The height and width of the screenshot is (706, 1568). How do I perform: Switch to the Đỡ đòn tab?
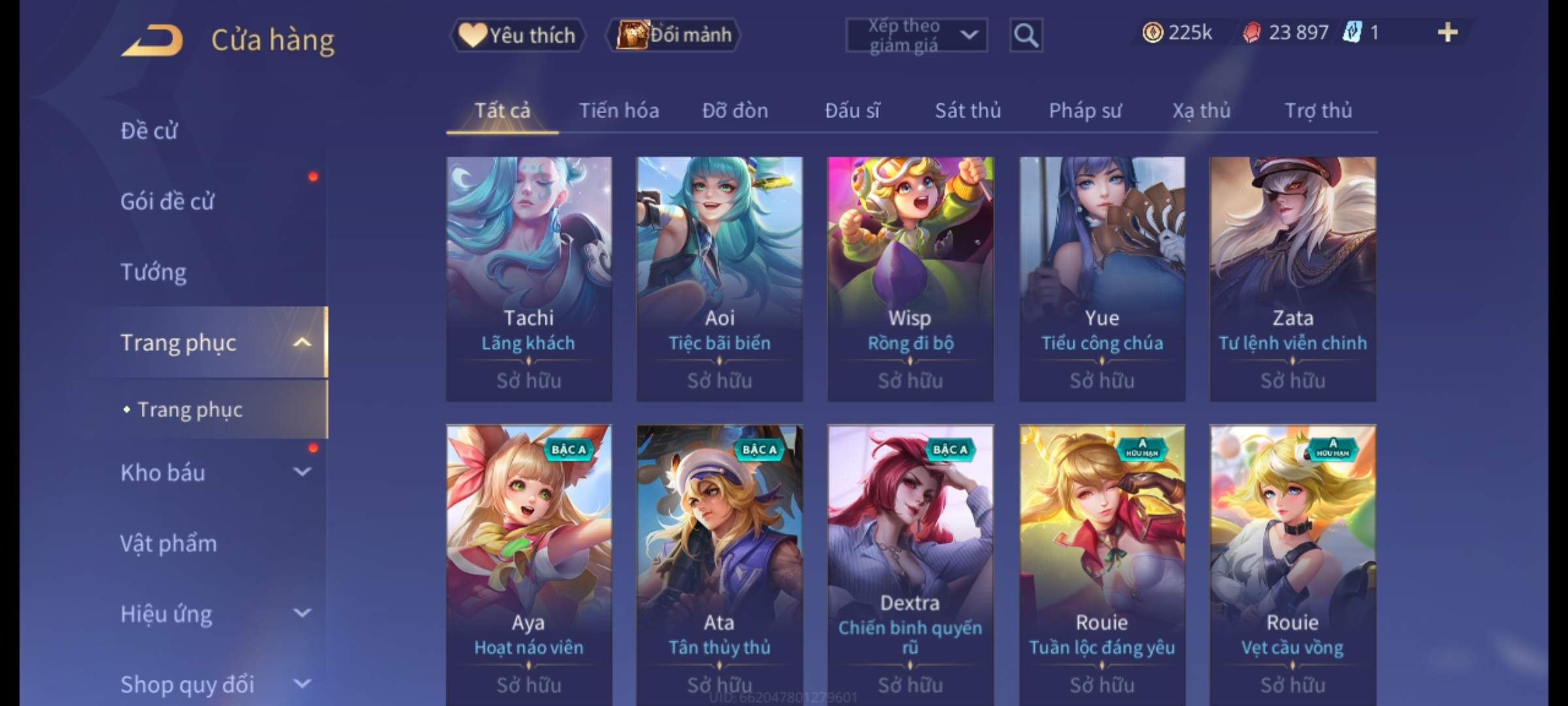coord(735,110)
